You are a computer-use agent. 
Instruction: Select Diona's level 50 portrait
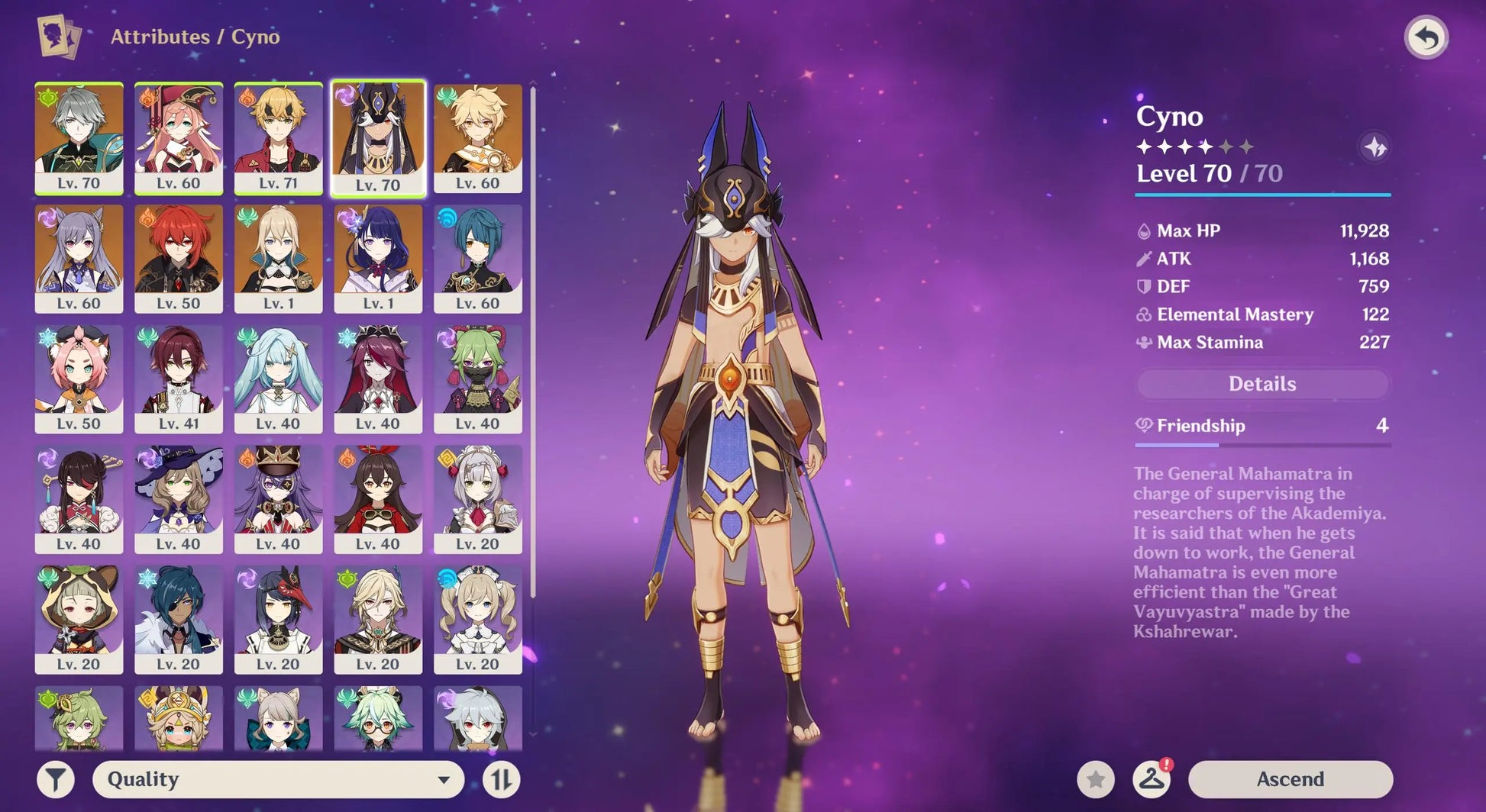pos(79,379)
